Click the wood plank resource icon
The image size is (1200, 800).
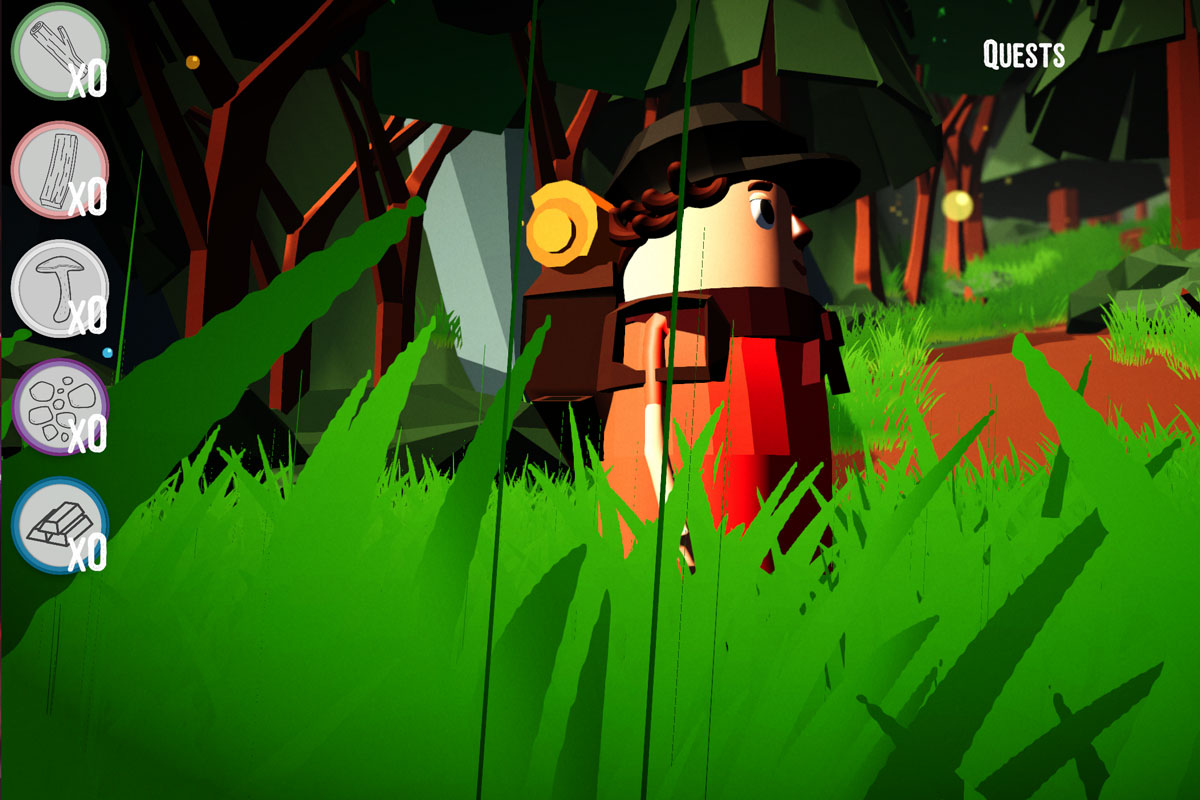click(59, 170)
